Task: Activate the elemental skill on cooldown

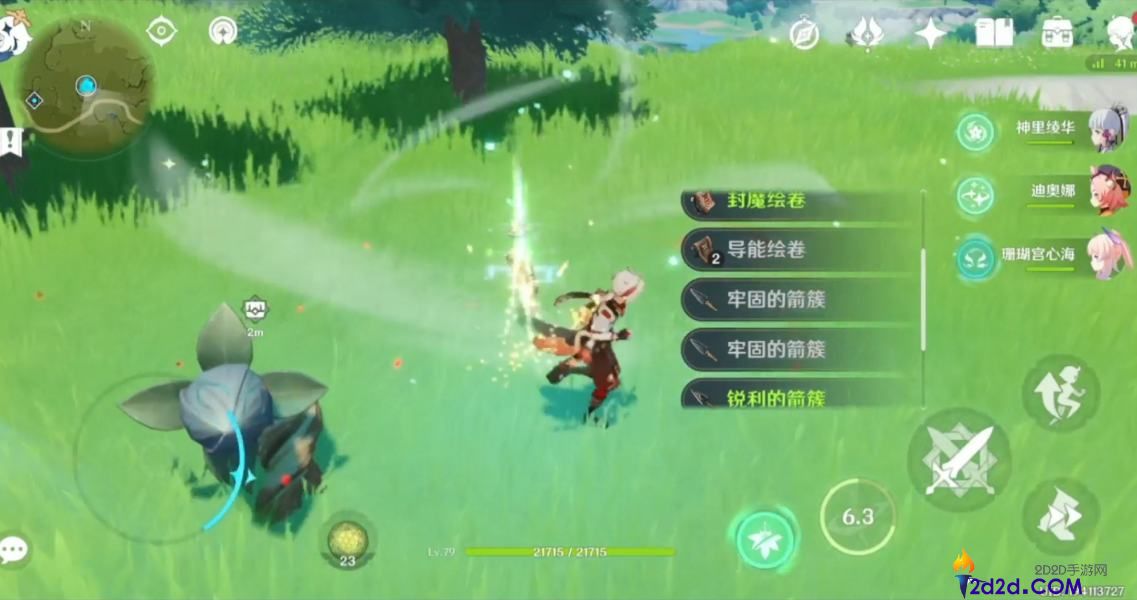Action: click(x=857, y=517)
